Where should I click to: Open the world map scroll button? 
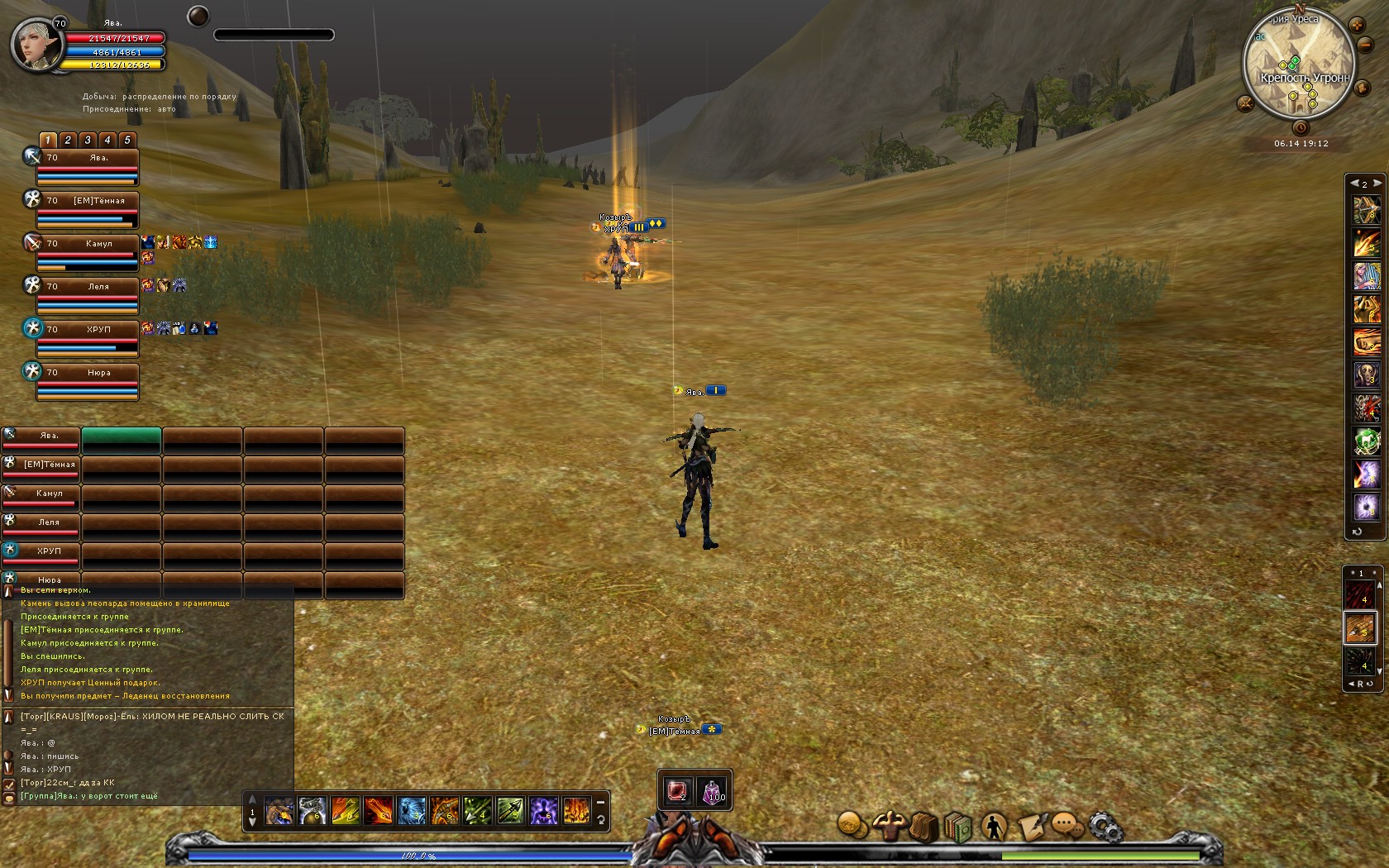(1361, 88)
